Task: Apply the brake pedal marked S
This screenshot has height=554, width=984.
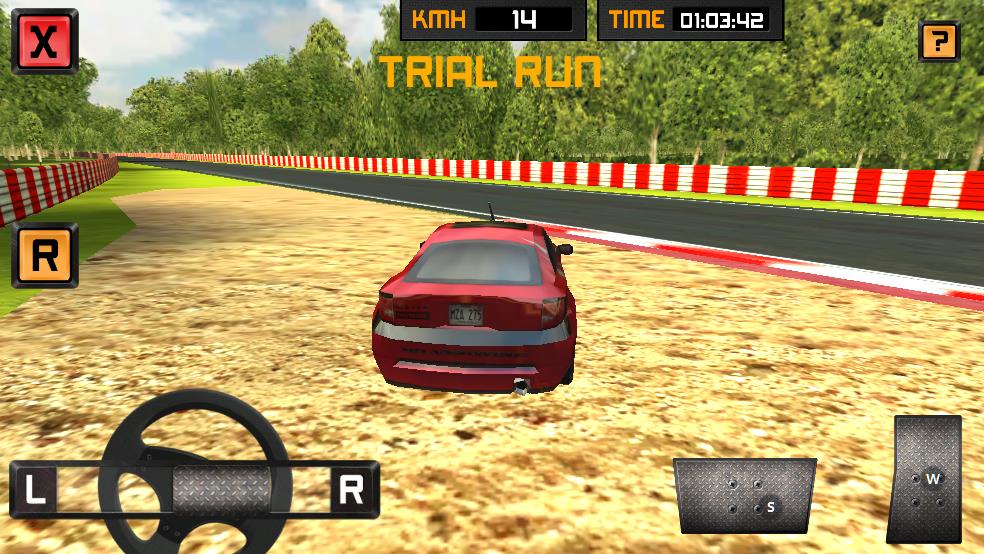Action: tap(745, 496)
